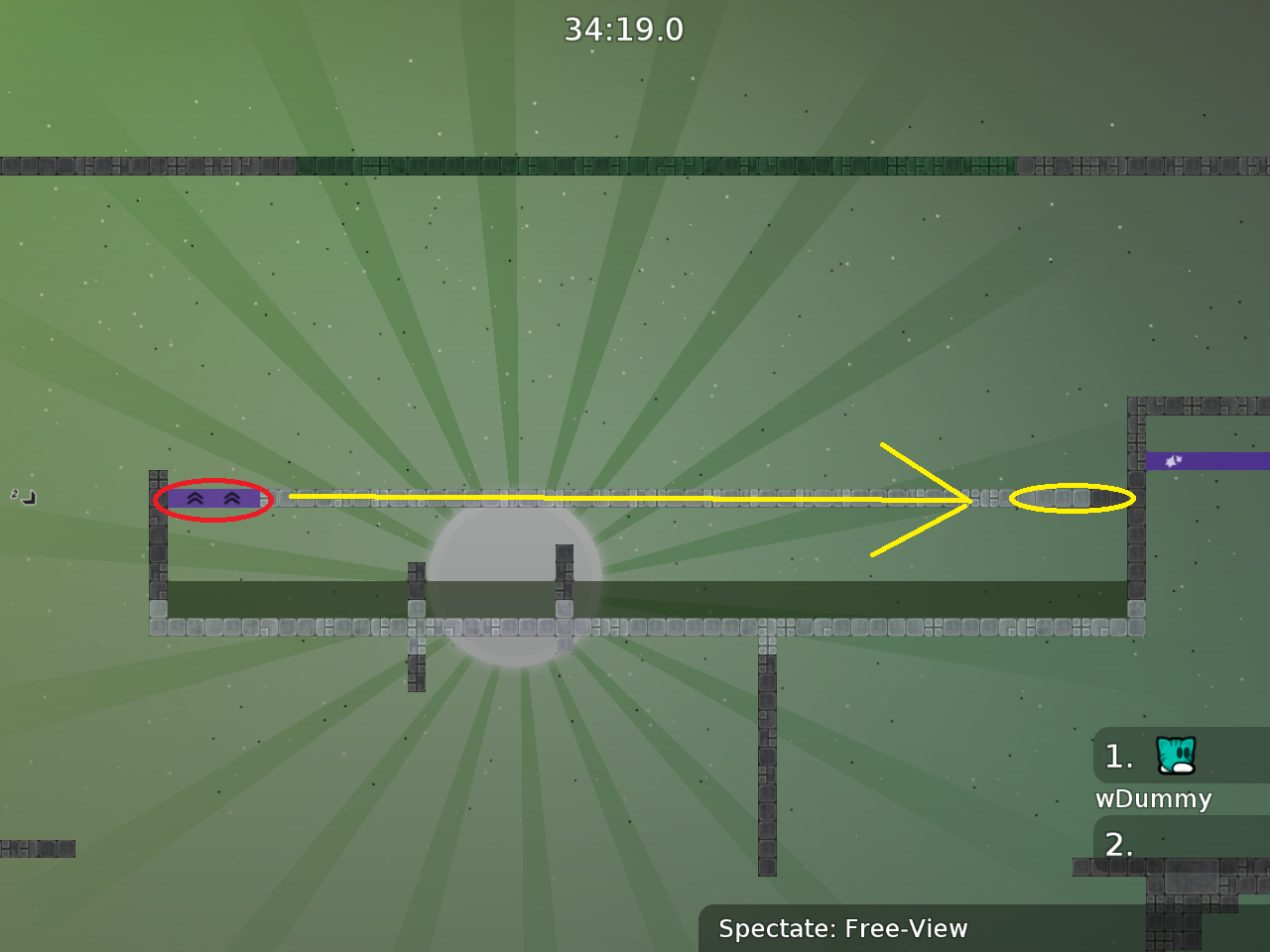Open the Spectate: Free-View selector
The height and width of the screenshot is (952, 1270).
[842, 929]
